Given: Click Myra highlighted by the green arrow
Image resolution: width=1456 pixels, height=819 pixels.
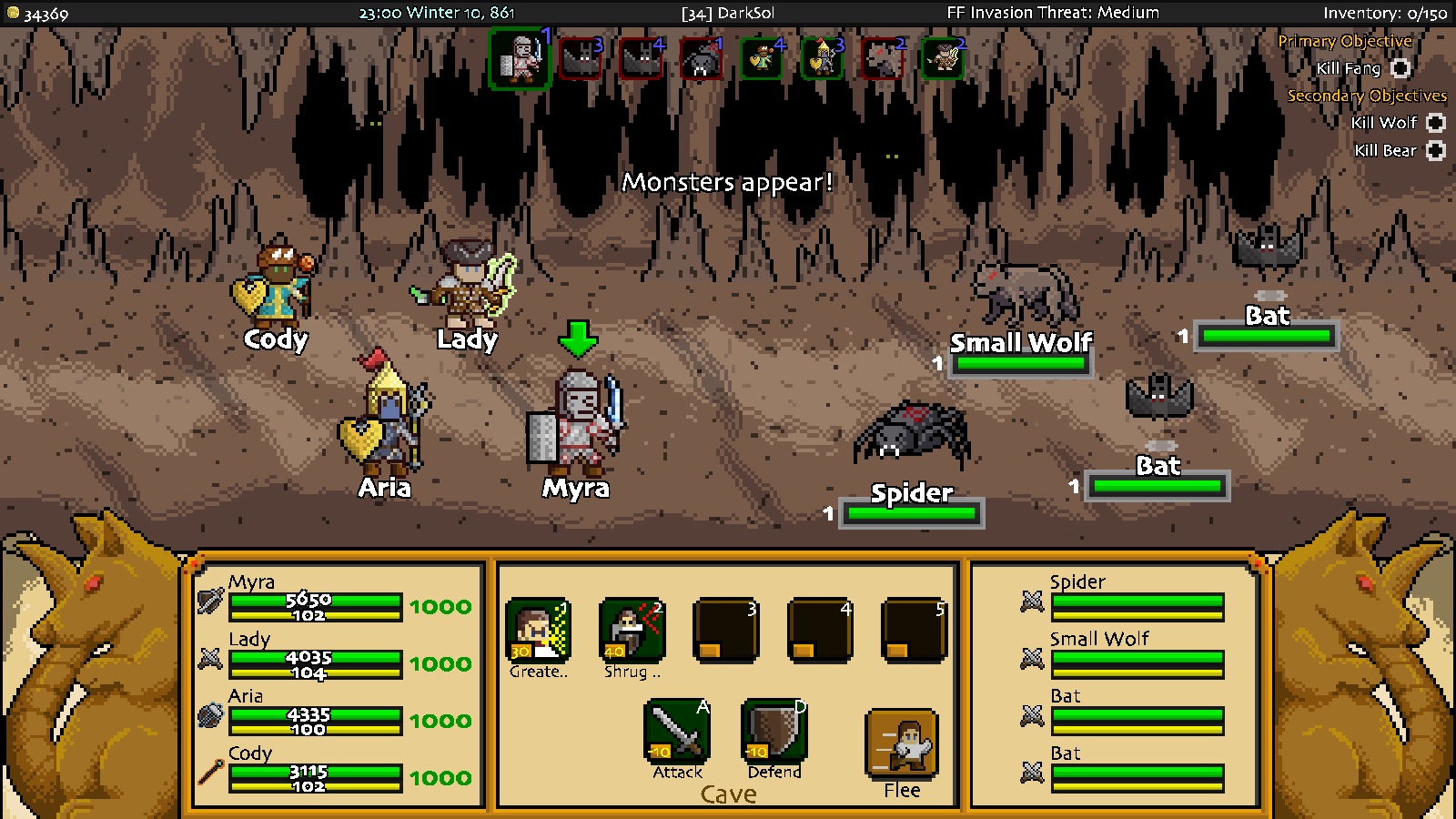Looking at the screenshot, I should point(580,419).
